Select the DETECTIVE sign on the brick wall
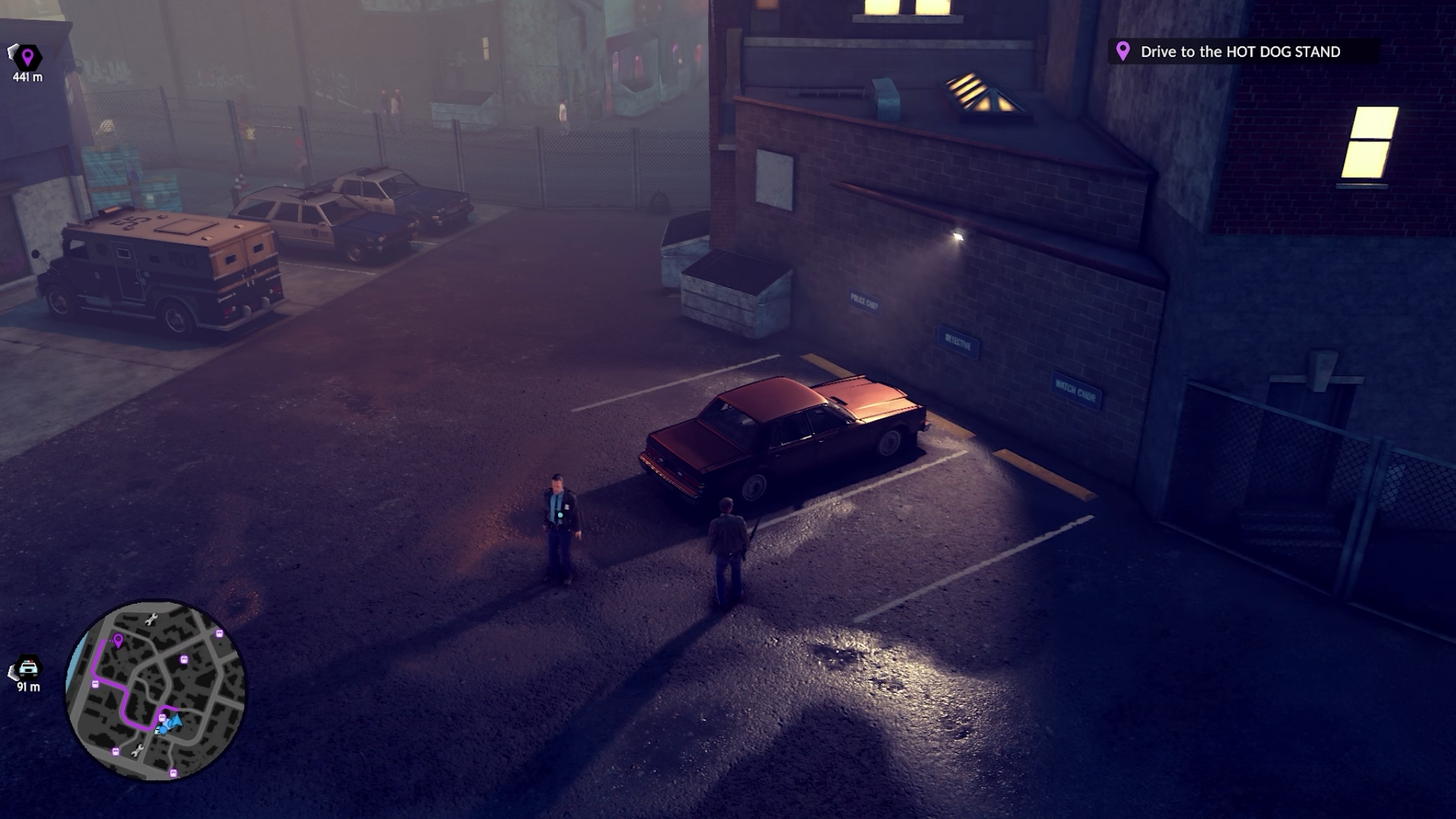 pyautogui.click(x=959, y=343)
